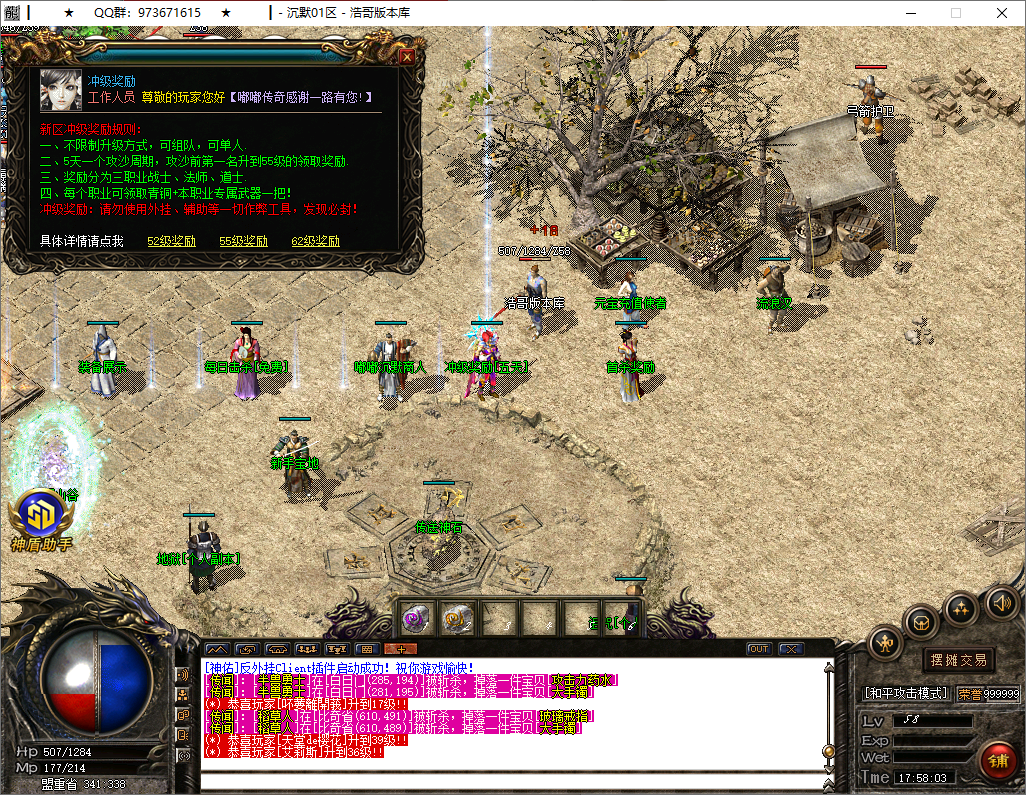Screen dimensions: 1026x795
Task: Open the 摆摊交易 stall trading button
Action: click(x=958, y=660)
